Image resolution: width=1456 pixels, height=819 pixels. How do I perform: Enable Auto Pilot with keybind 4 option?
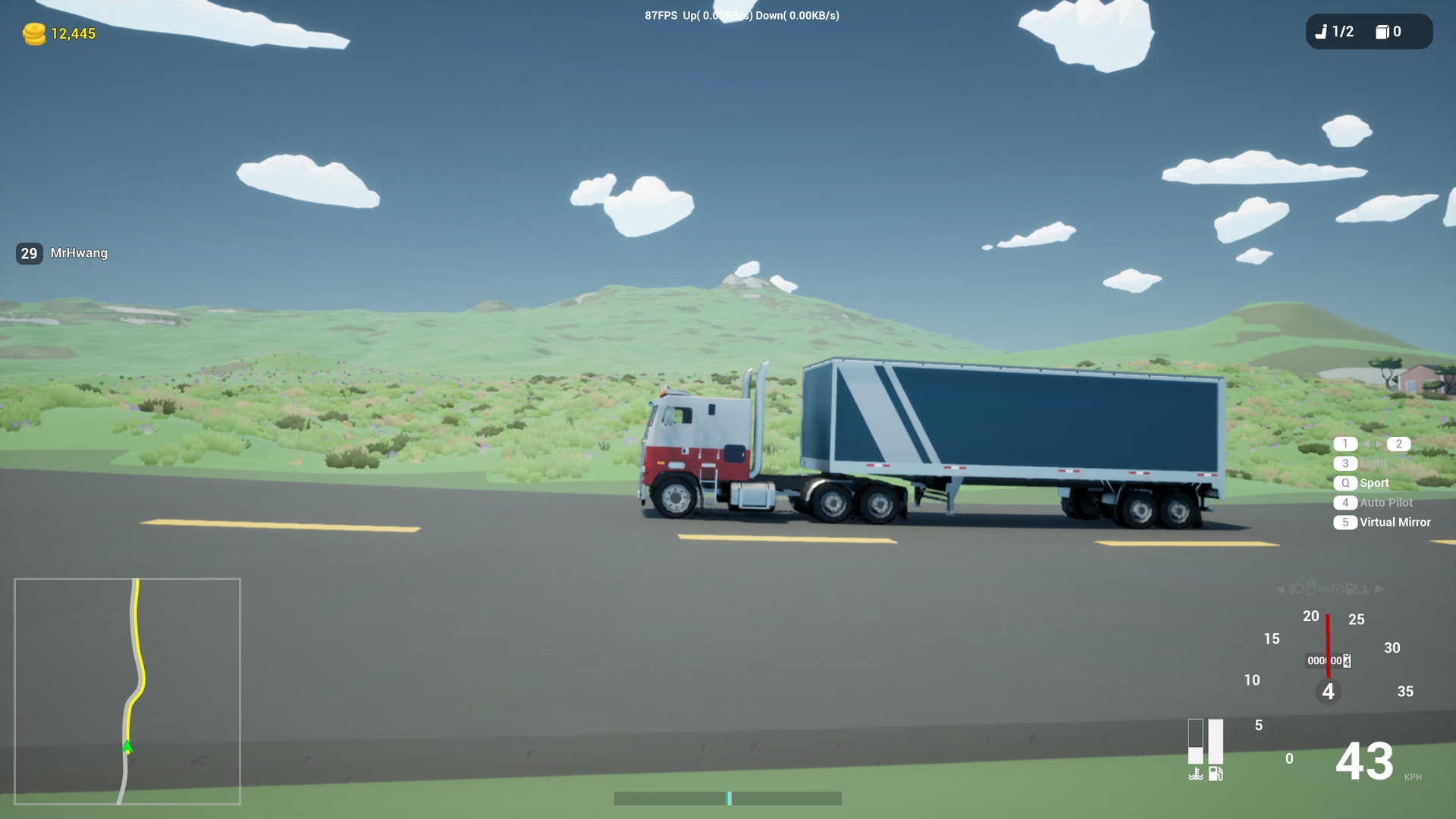[x=1385, y=502]
